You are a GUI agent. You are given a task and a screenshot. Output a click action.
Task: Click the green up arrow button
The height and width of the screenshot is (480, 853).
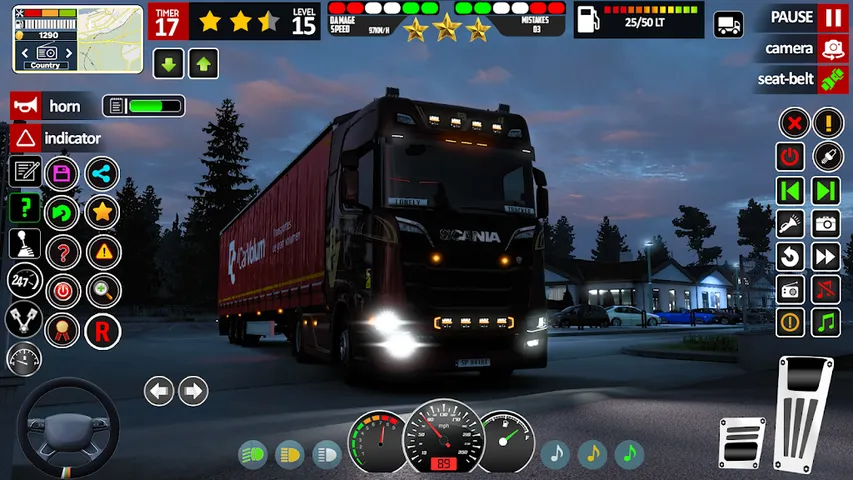[204, 65]
